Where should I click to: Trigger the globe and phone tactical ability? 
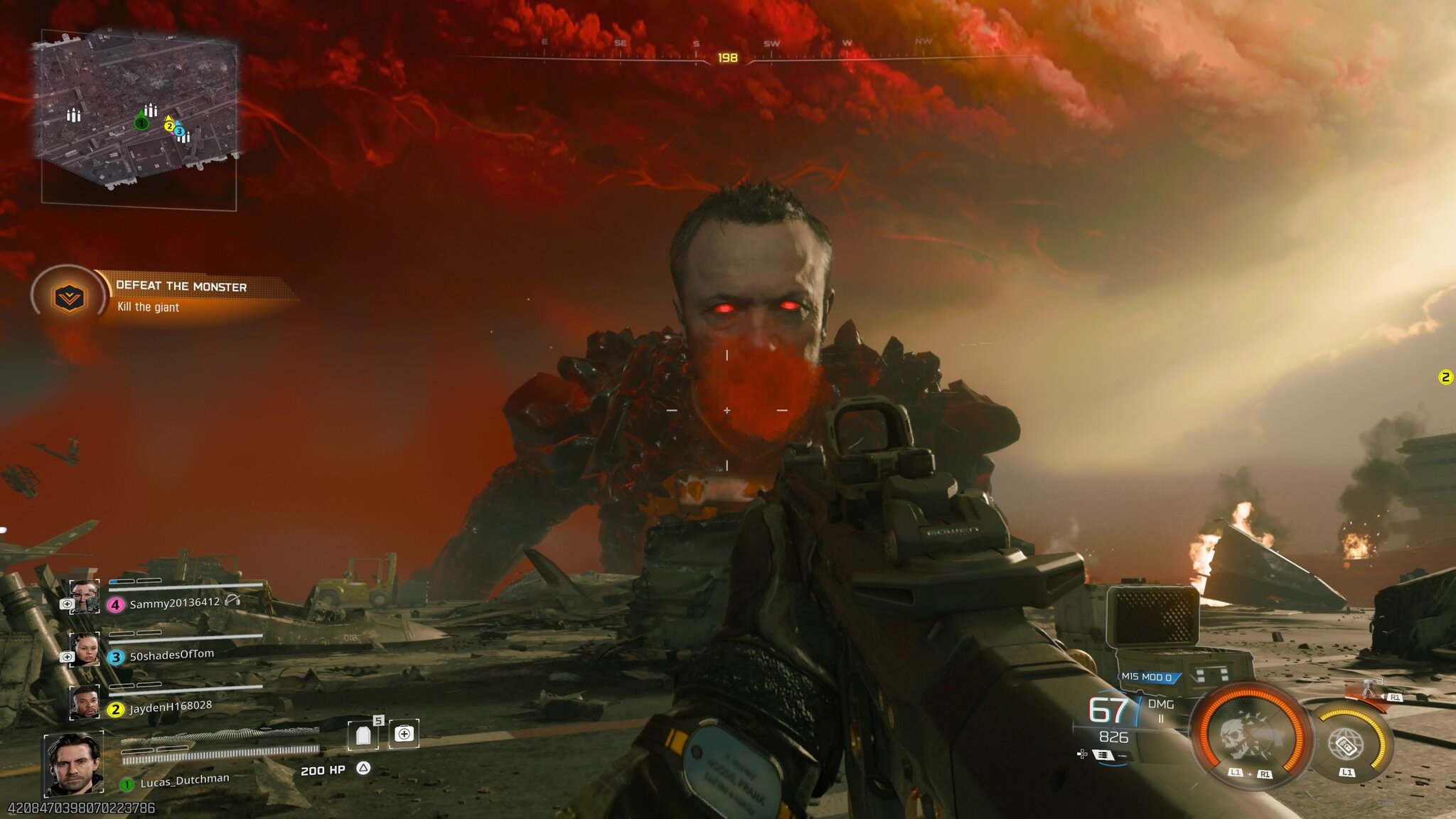[1346, 743]
